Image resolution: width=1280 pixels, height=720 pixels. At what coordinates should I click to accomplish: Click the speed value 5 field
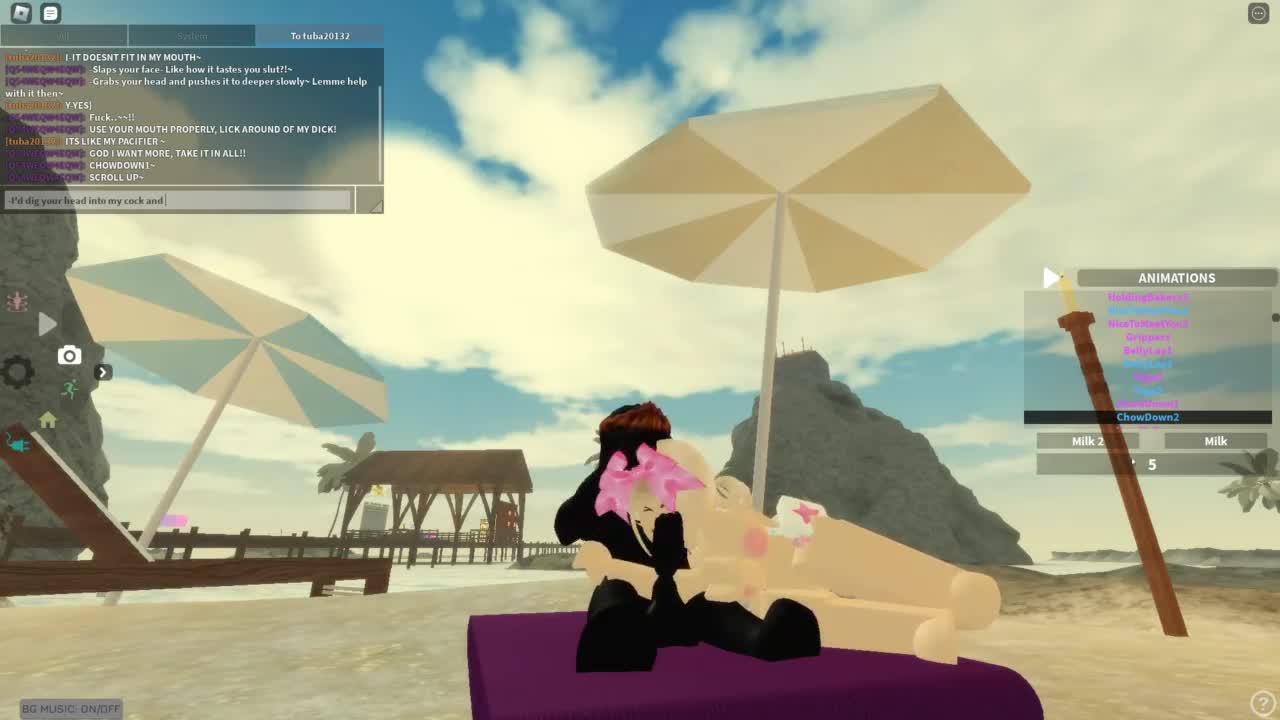(1152, 464)
